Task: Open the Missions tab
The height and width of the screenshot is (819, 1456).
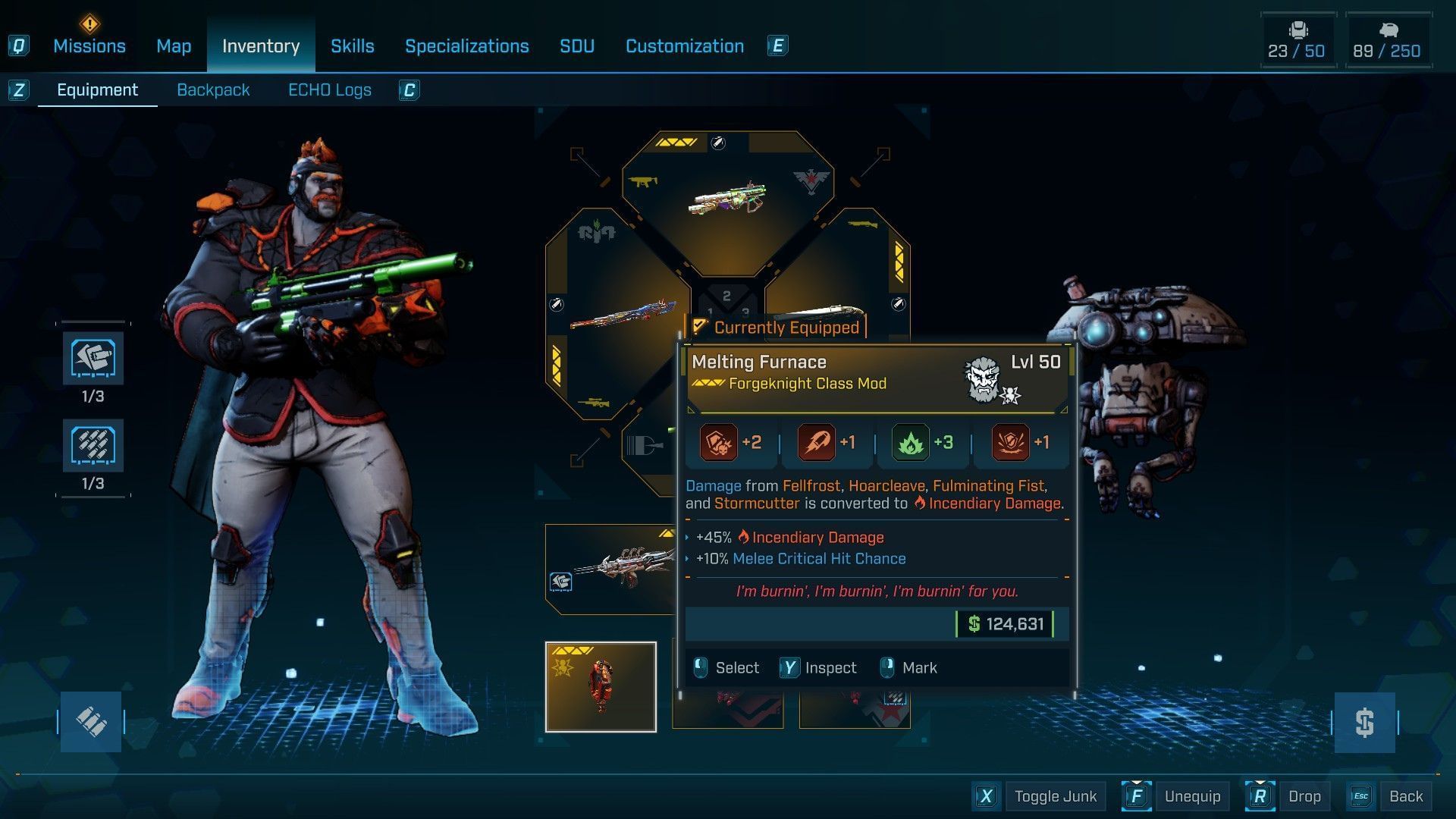Action: (x=89, y=46)
